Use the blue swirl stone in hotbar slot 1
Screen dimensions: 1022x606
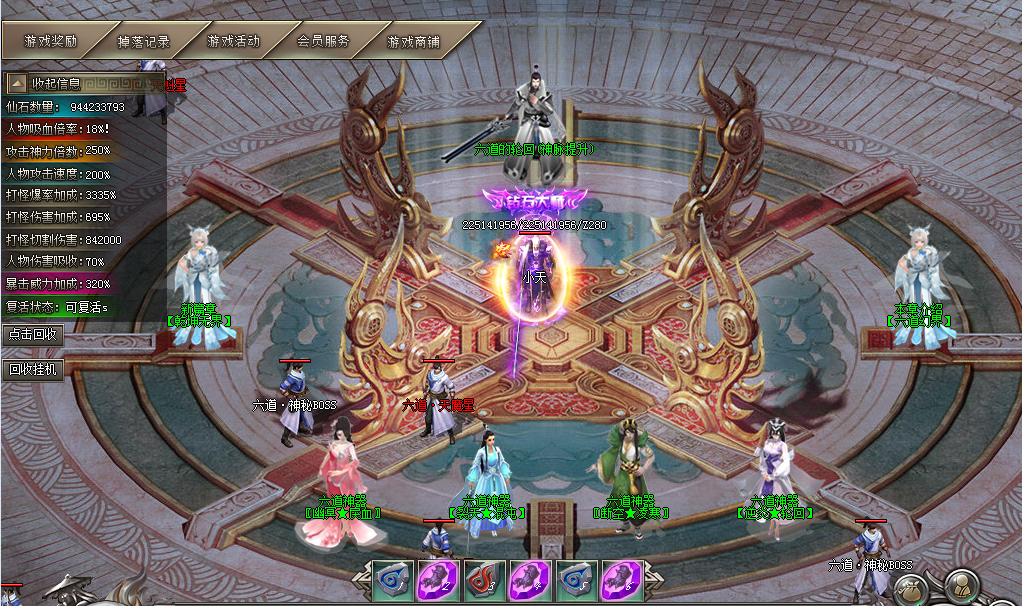393,581
